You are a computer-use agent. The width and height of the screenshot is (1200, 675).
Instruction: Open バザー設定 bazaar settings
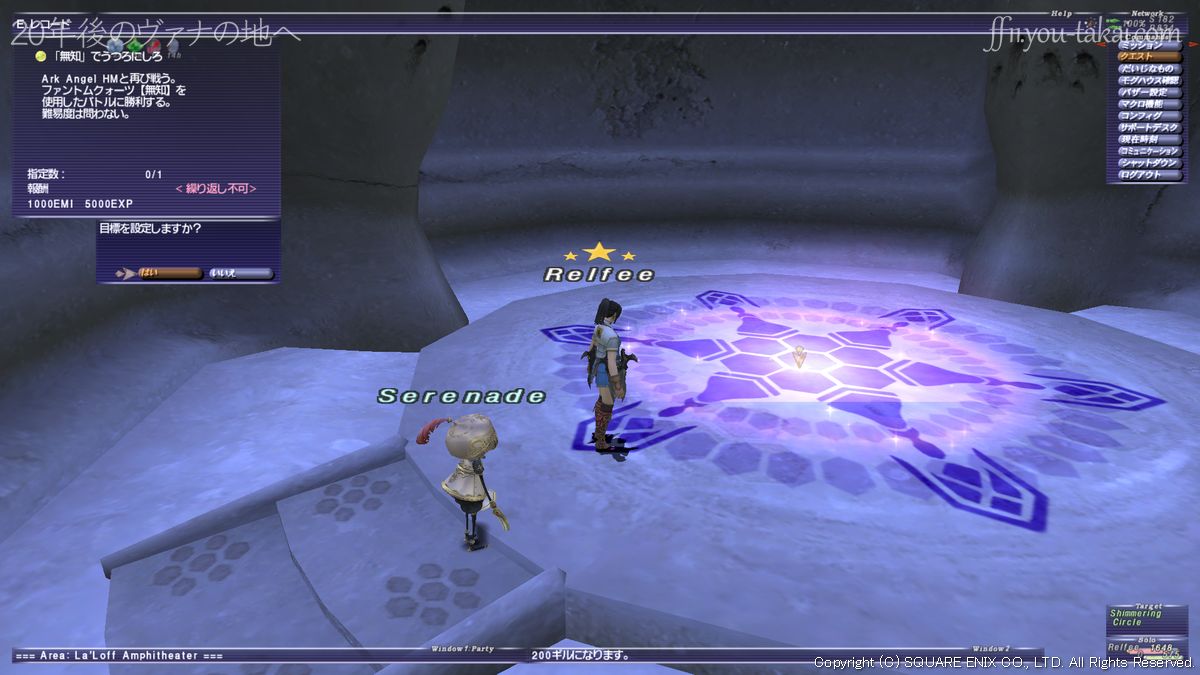[x=1148, y=93]
